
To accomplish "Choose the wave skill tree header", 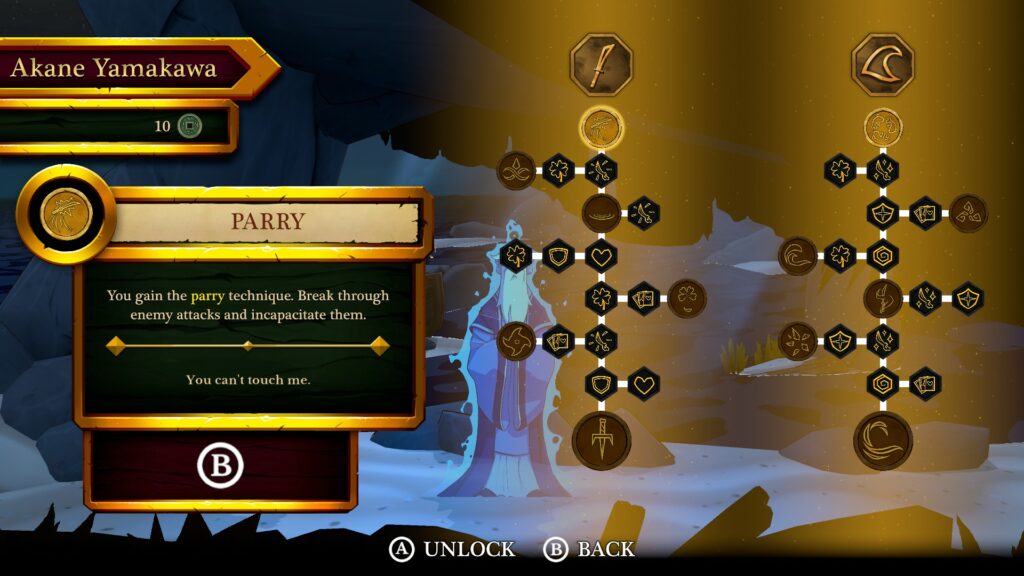I will click(x=883, y=62).
